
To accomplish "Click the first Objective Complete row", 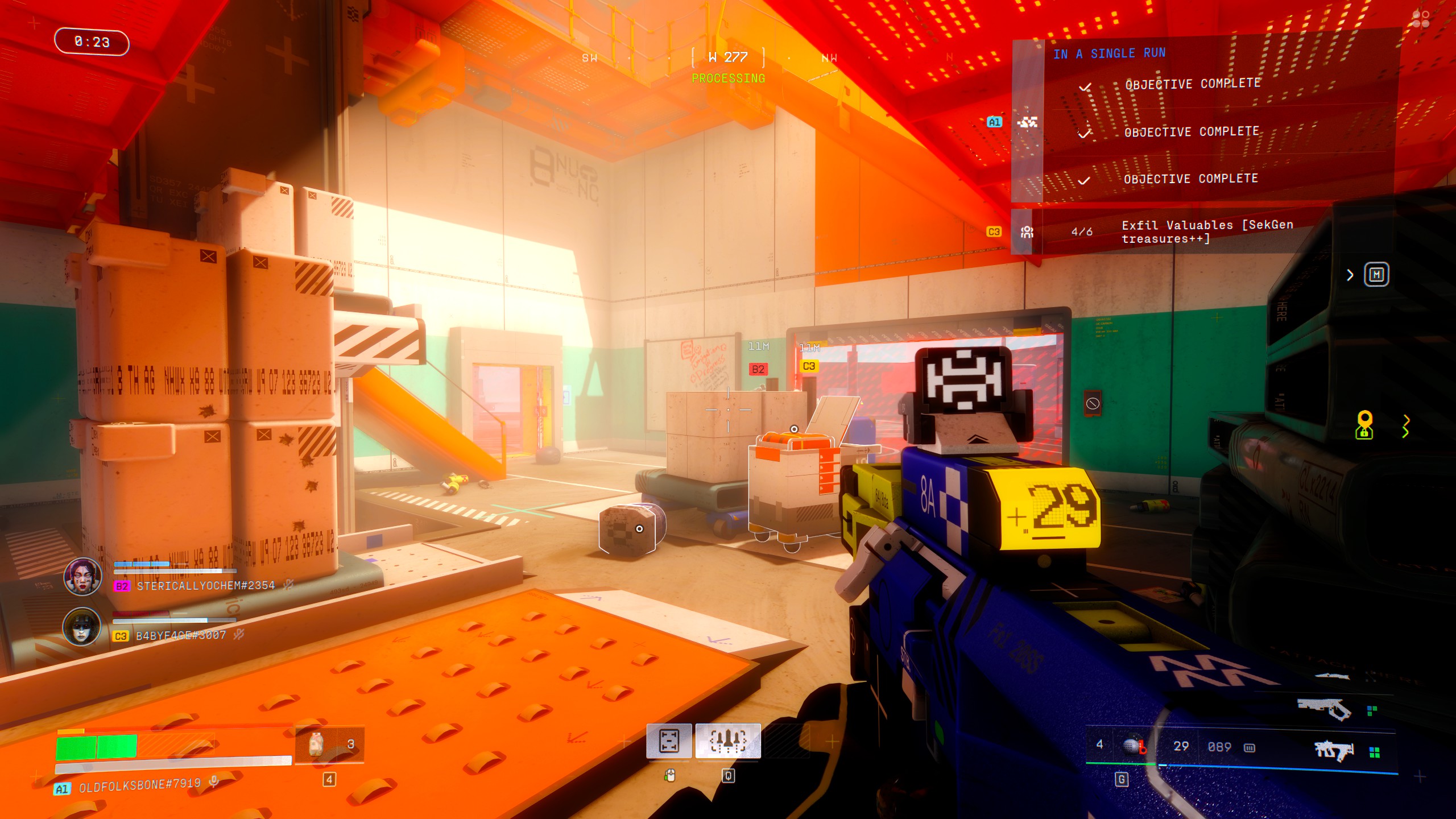I will click(x=1192, y=84).
